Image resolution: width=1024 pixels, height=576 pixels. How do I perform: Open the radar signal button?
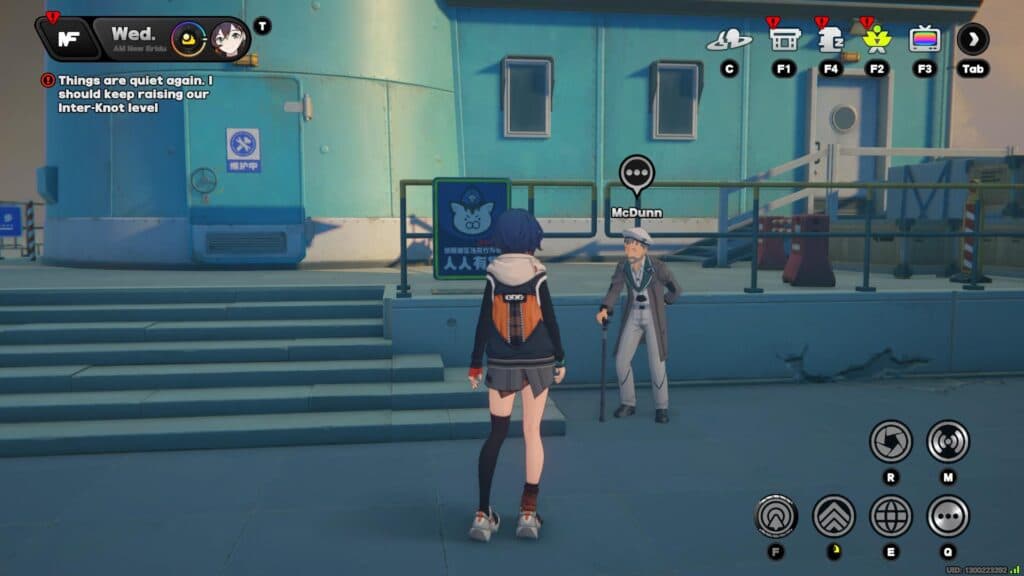click(948, 441)
